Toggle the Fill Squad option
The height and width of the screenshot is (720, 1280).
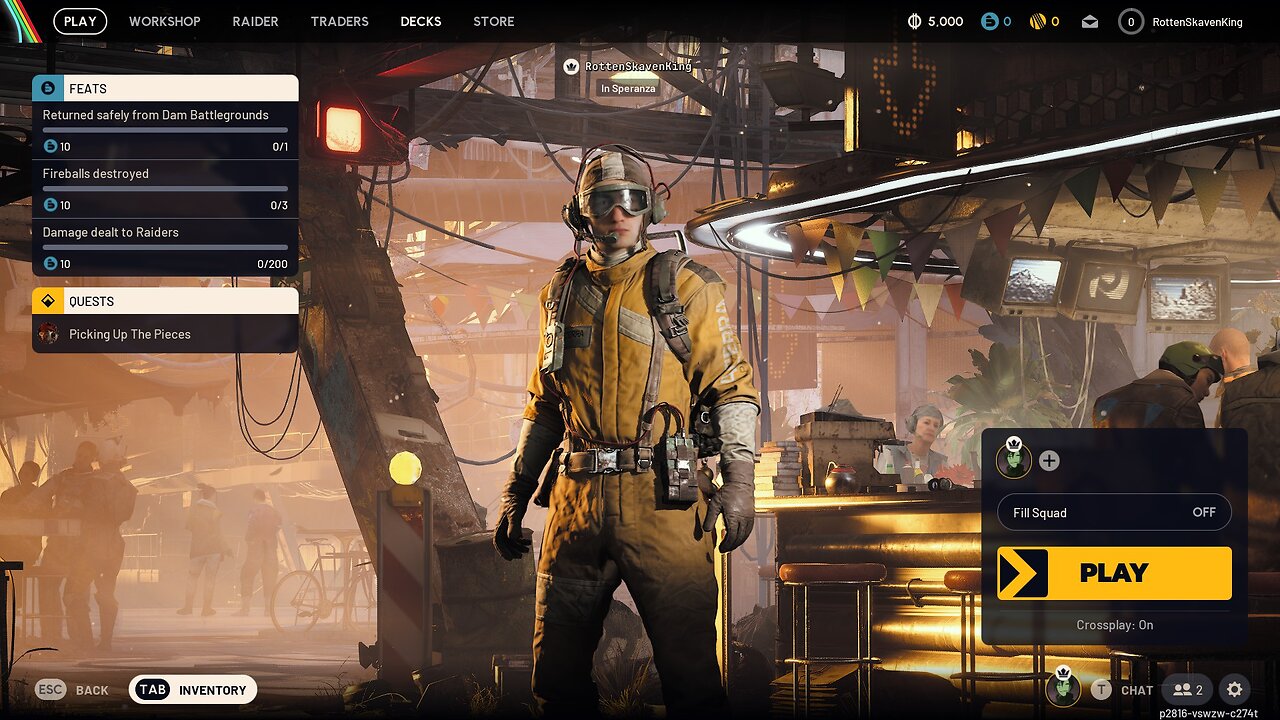coord(1114,512)
